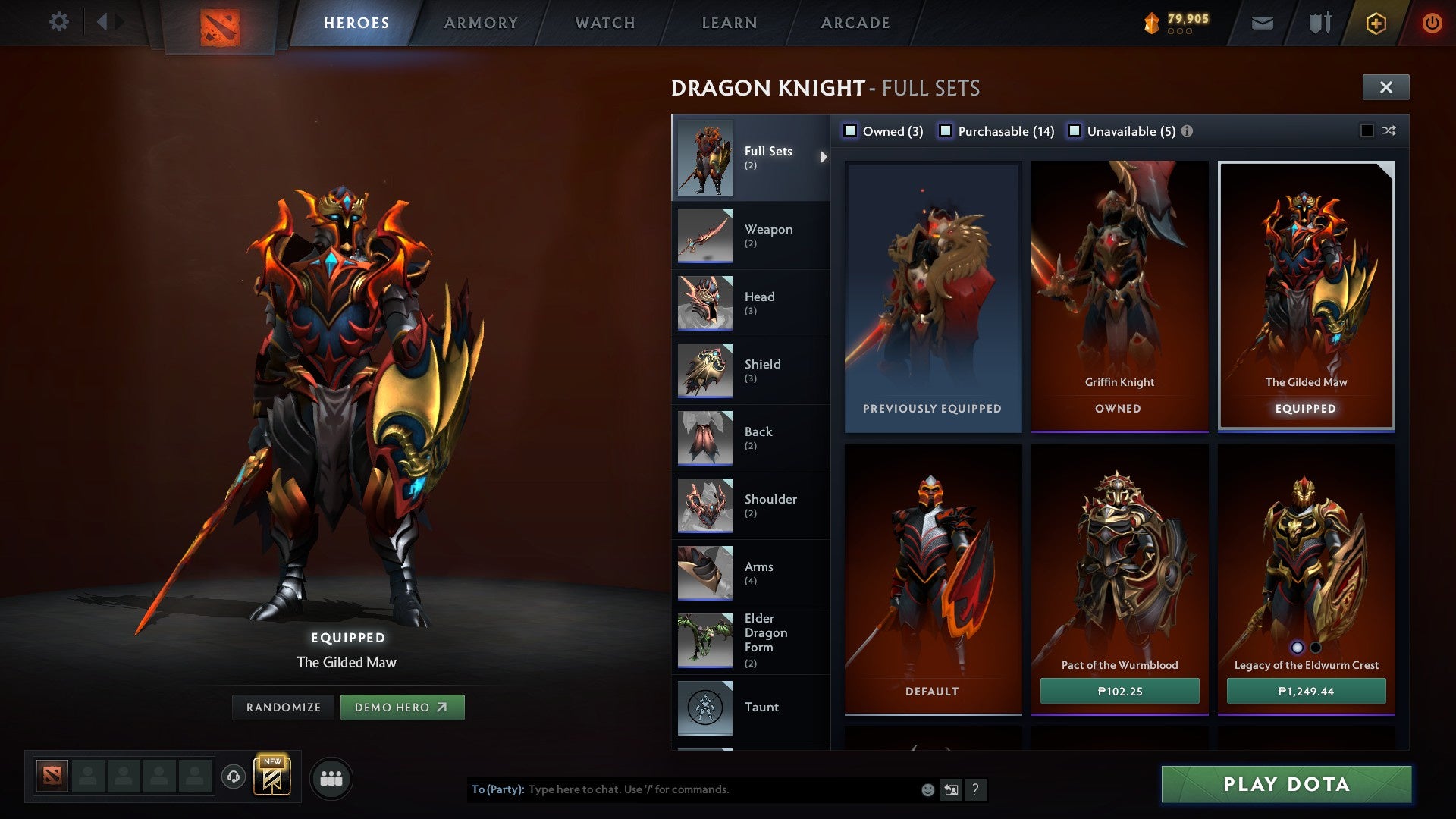Open the Weapon (2) category
This screenshot has height=819, width=1456.
(768, 235)
